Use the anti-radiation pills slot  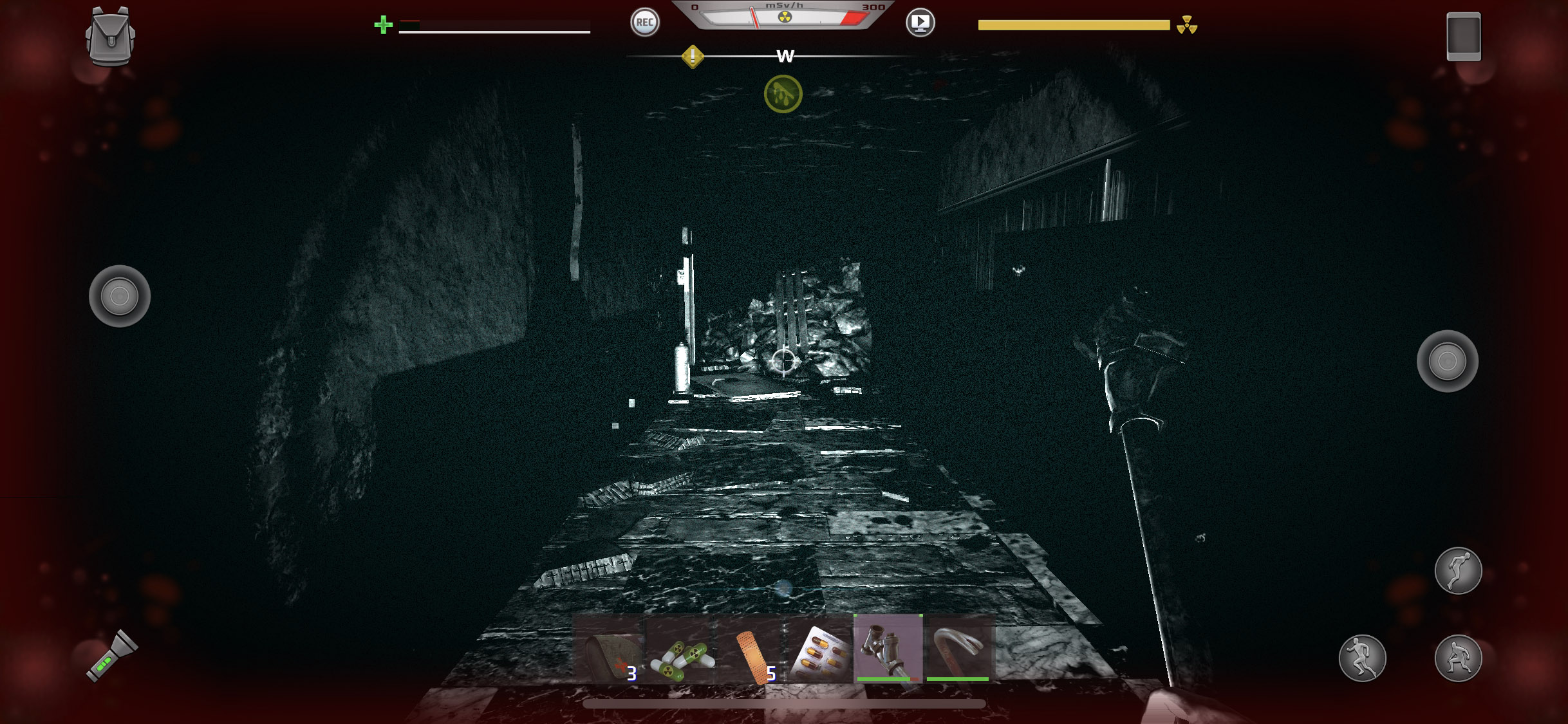tap(681, 650)
